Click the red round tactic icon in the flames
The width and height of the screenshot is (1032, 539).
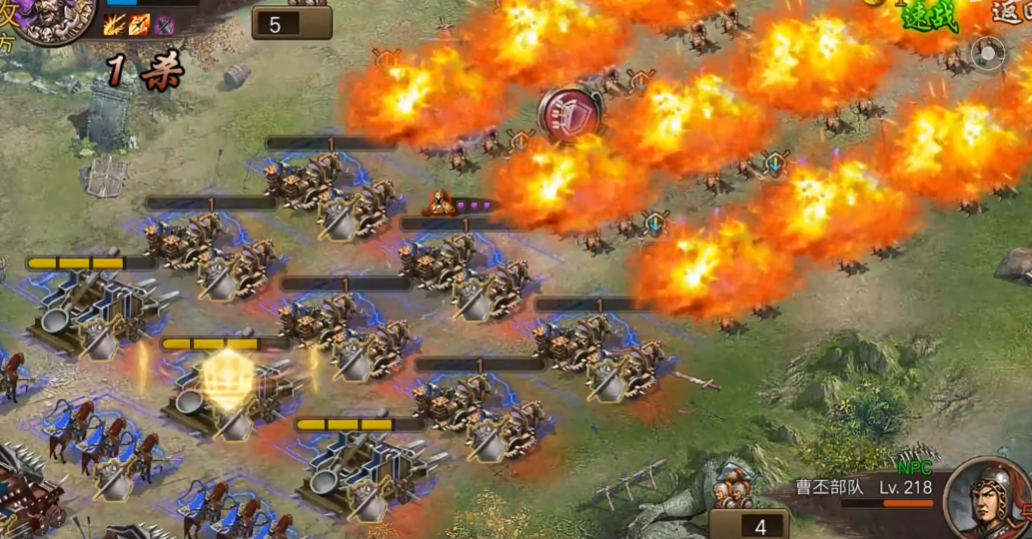(570, 112)
